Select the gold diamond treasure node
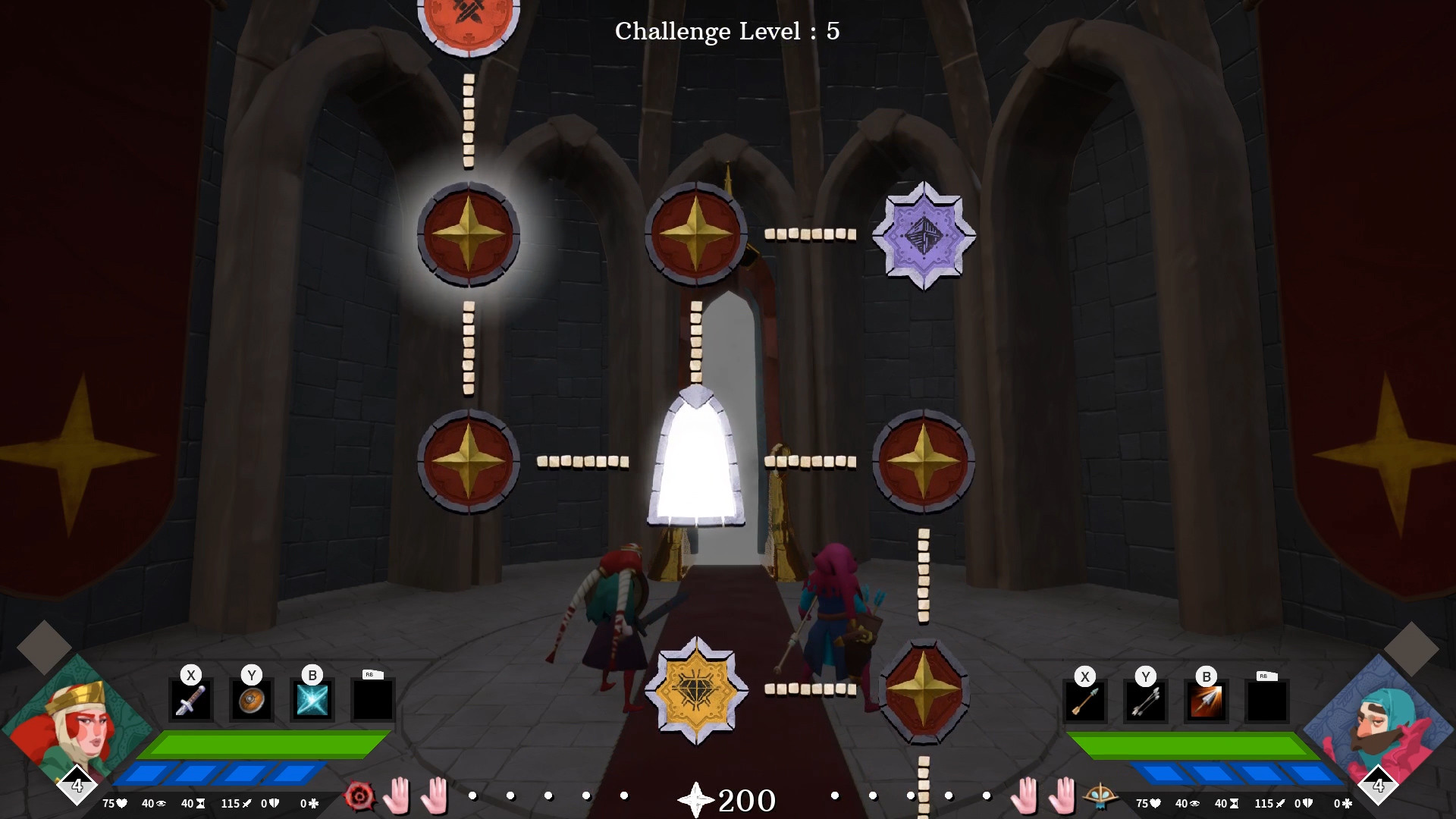The image size is (1456, 819). click(x=696, y=690)
